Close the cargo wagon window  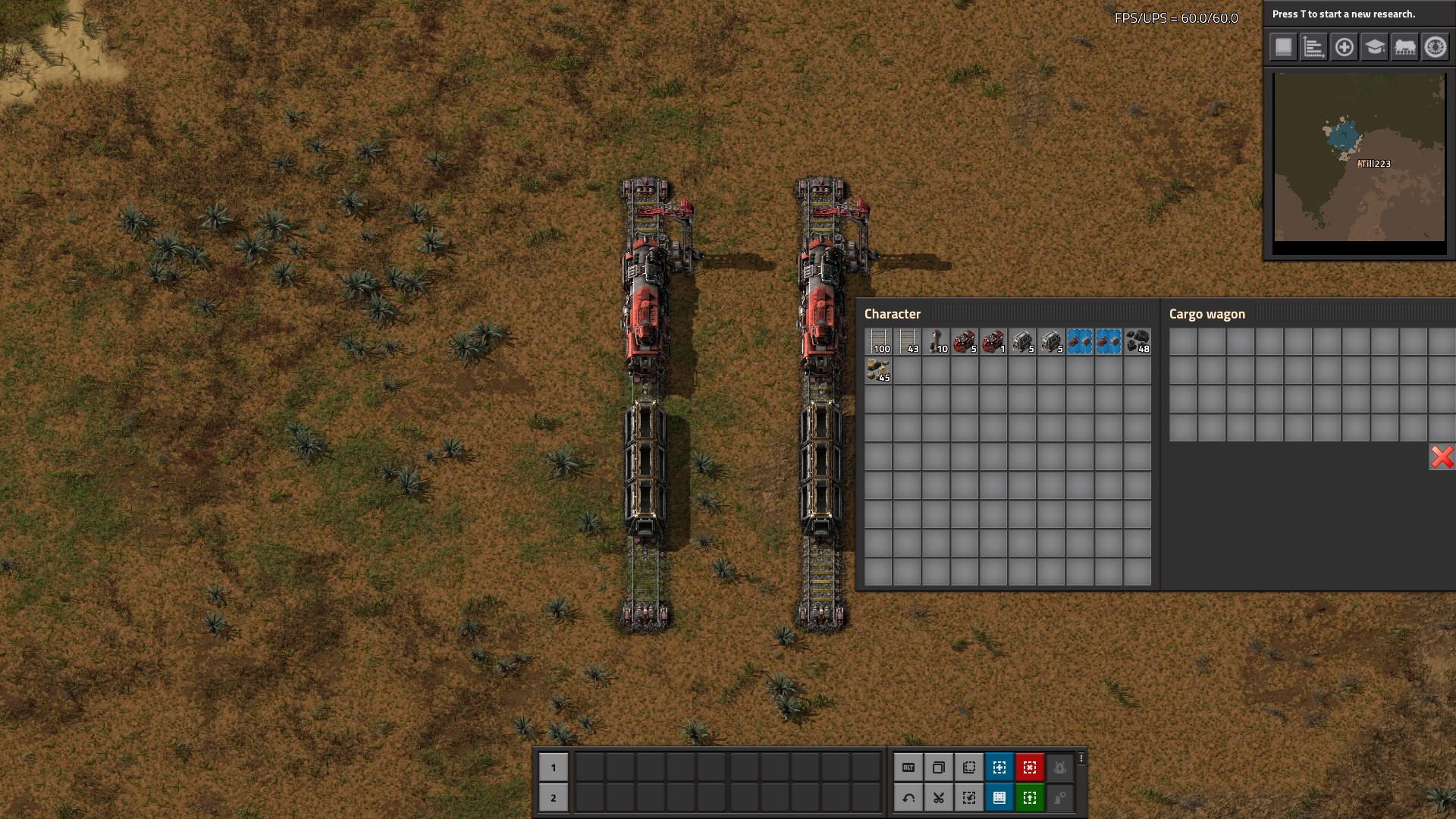[1442, 457]
